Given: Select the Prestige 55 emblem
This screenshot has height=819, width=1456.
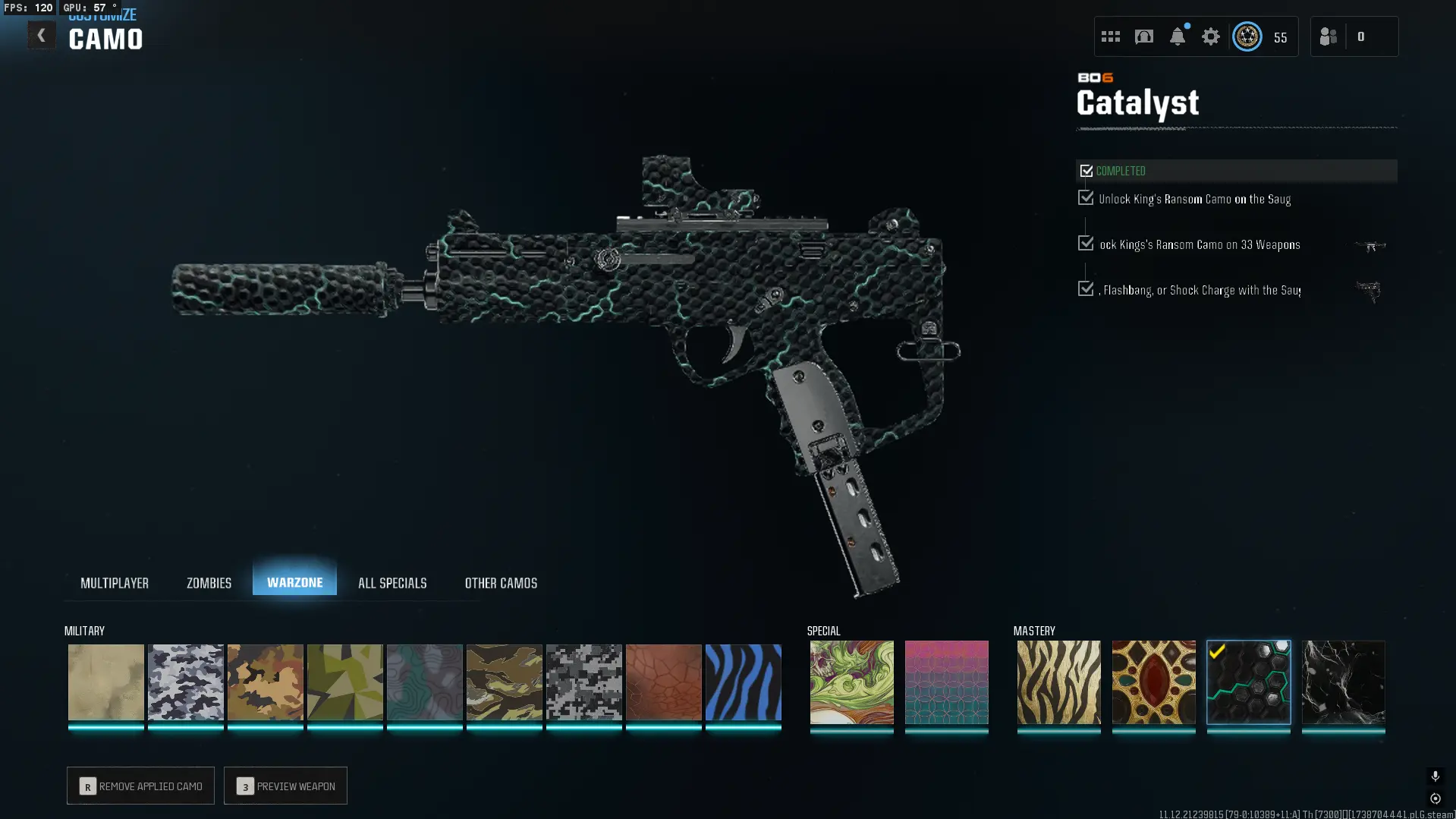Looking at the screenshot, I should [x=1247, y=36].
